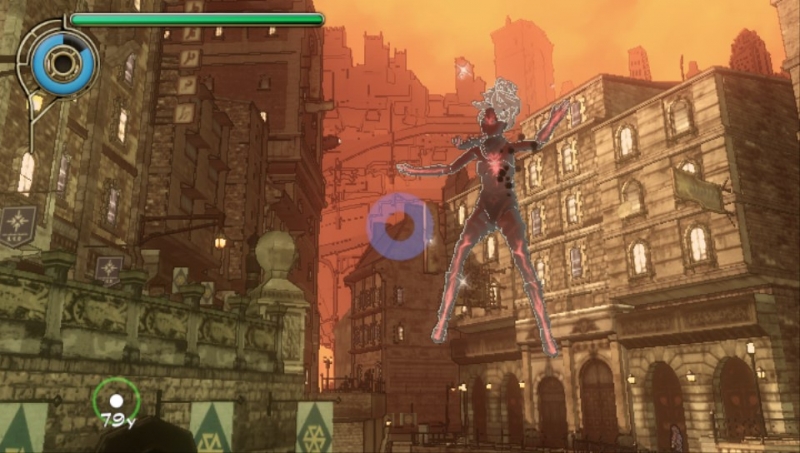
Task: Select the green waypoint marker showing 79y
Action: (x=116, y=402)
